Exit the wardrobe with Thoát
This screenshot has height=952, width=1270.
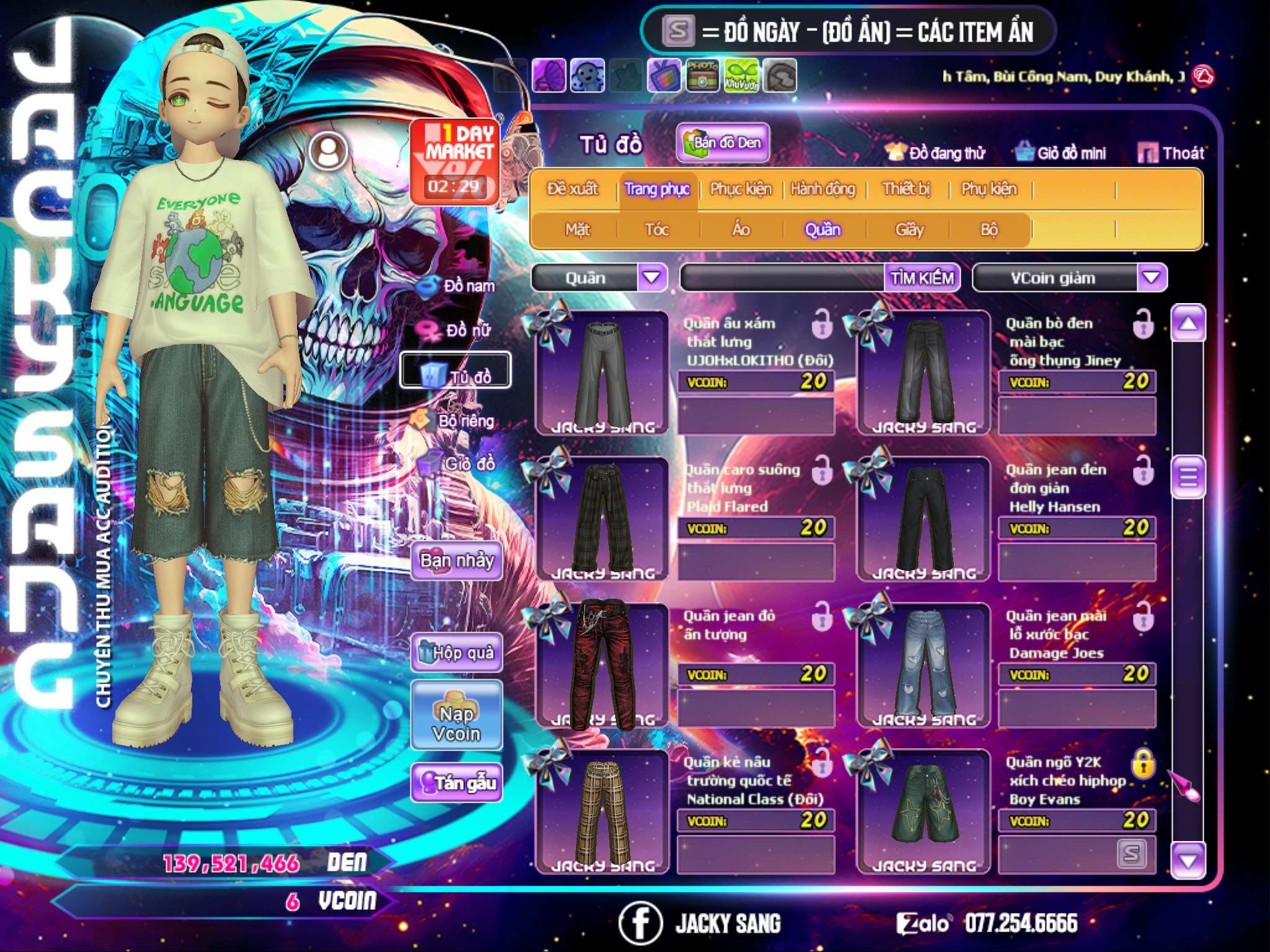[x=1171, y=152]
